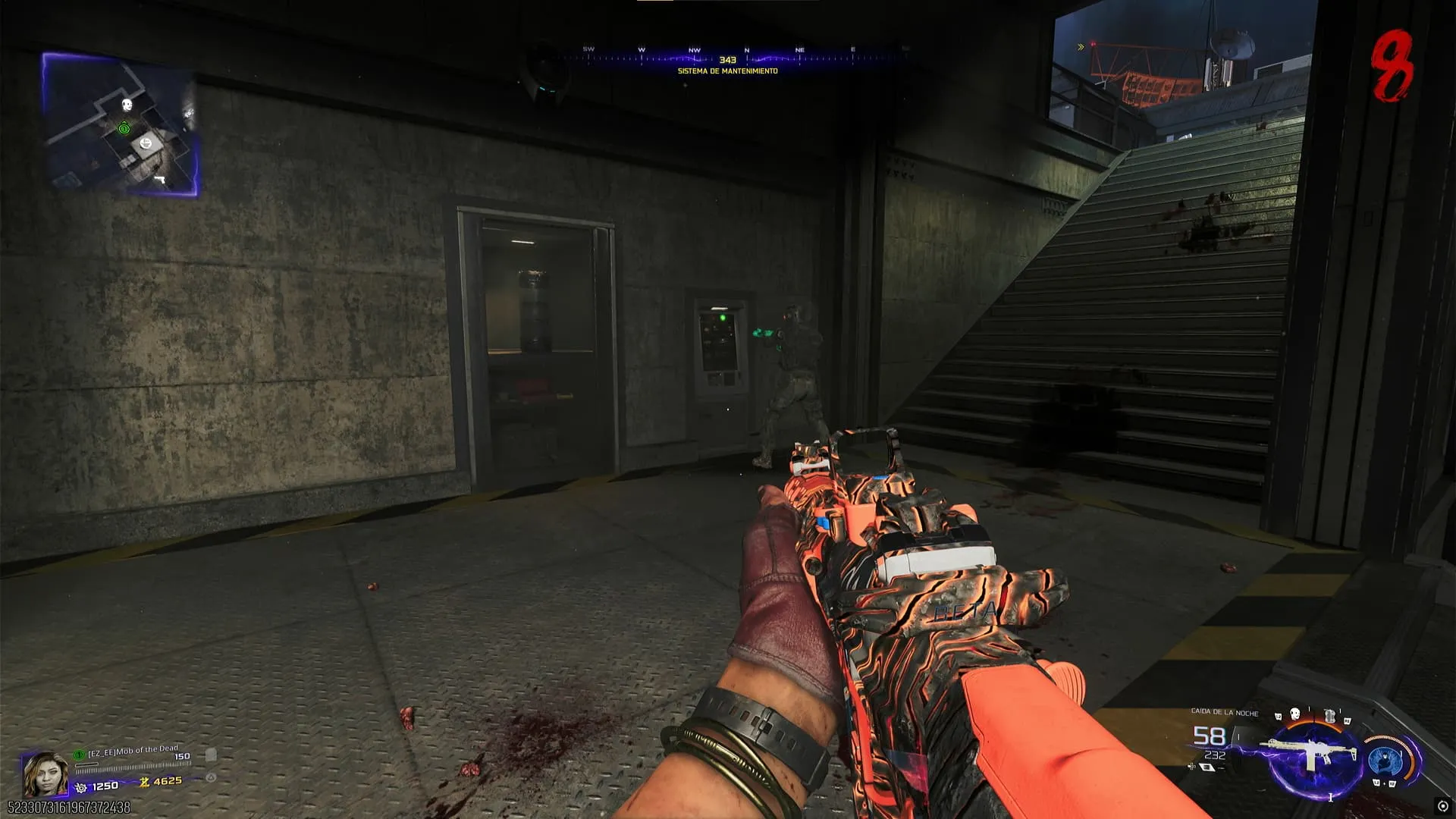Click the pistol wall-buy marker on minimap
1456x819 pixels.
click(160, 180)
